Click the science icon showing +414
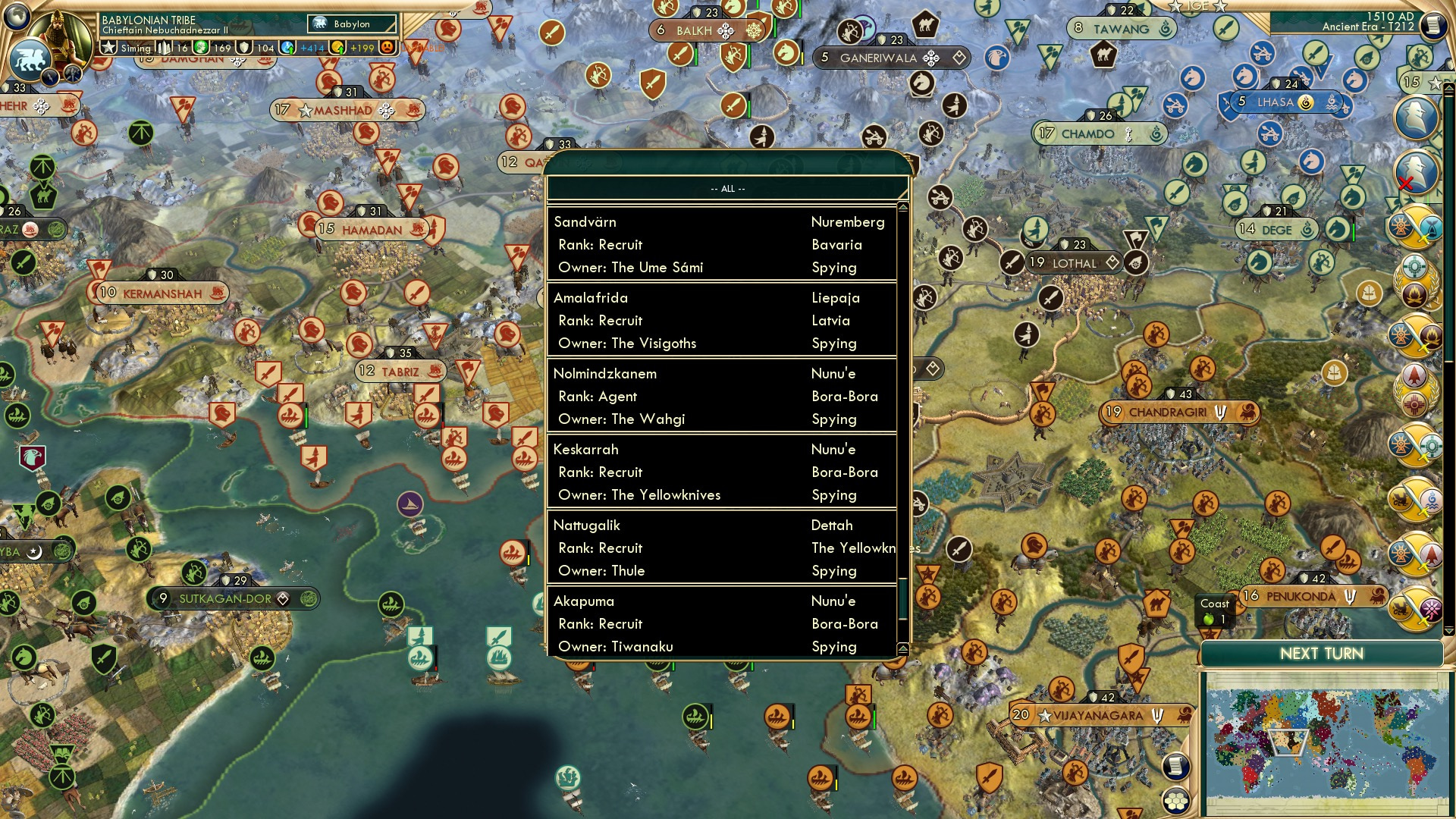 pyautogui.click(x=288, y=47)
